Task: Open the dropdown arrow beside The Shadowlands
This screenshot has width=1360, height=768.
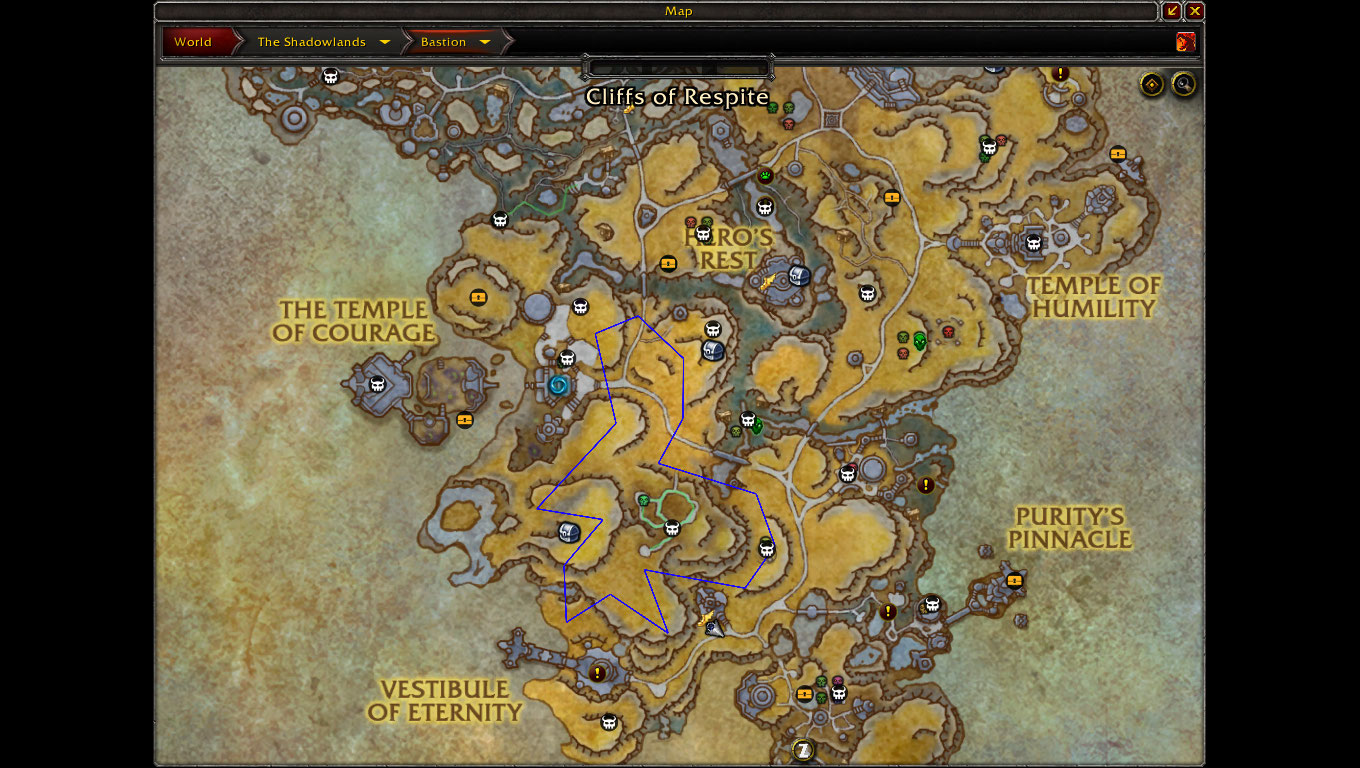Action: (x=385, y=42)
